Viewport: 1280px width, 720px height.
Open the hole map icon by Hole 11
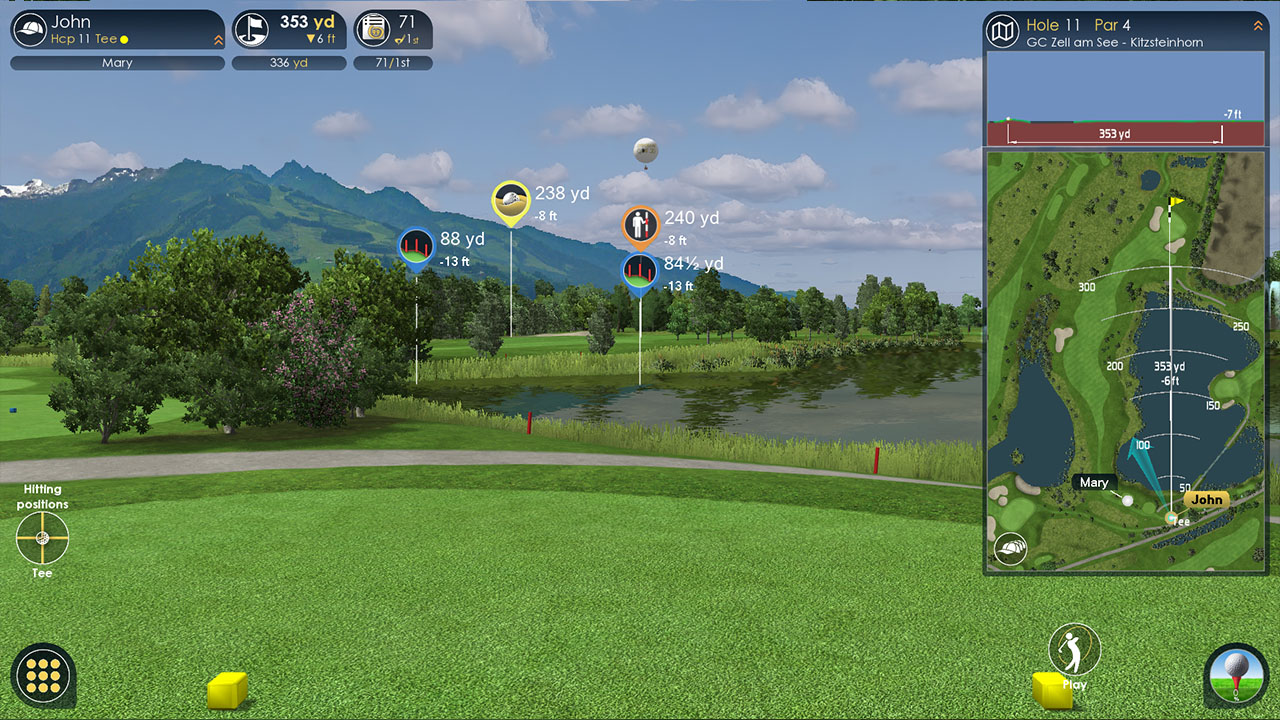click(1002, 32)
